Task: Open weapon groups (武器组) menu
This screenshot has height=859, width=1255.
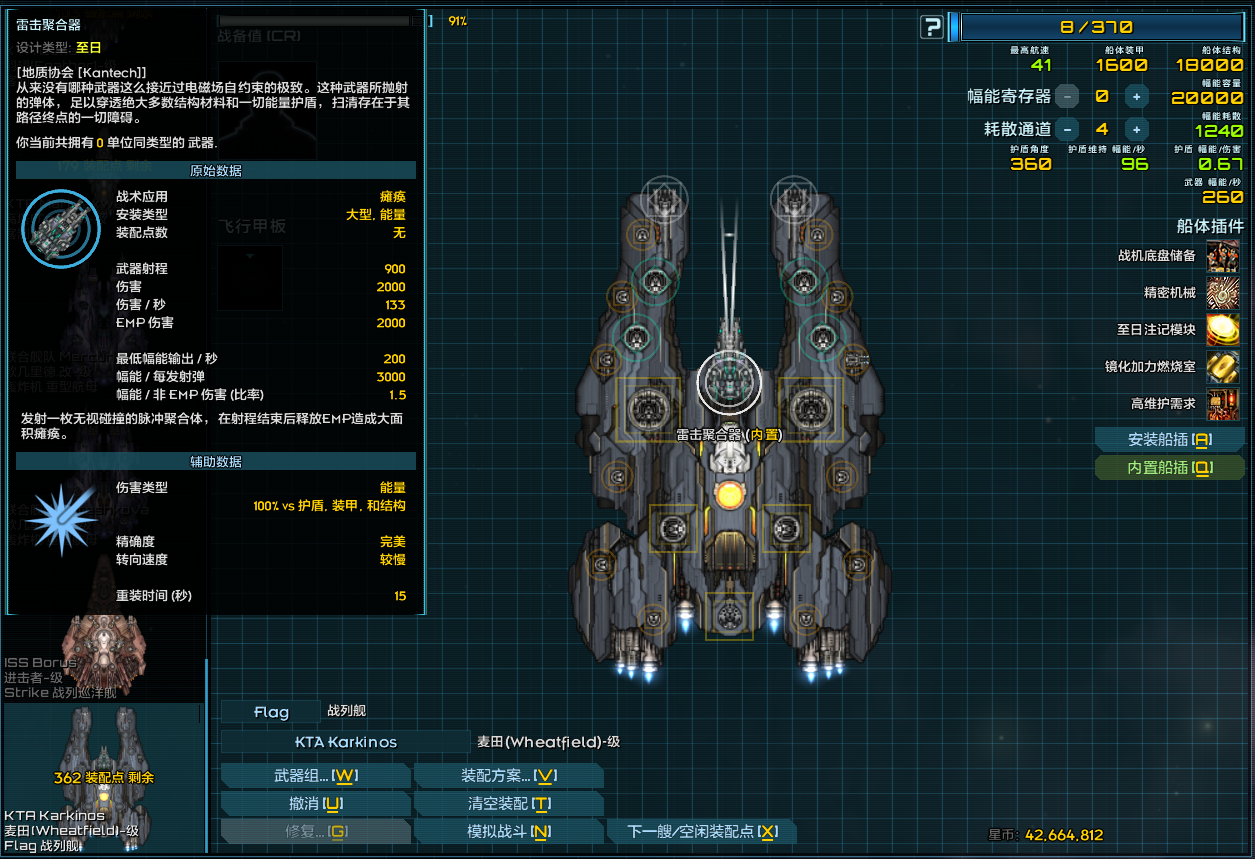Action: [315, 776]
